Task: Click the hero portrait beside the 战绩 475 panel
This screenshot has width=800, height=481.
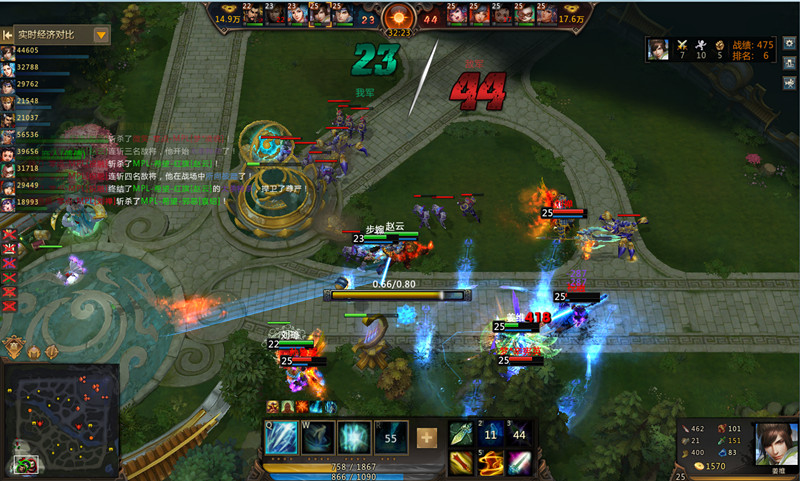Action: coord(657,49)
